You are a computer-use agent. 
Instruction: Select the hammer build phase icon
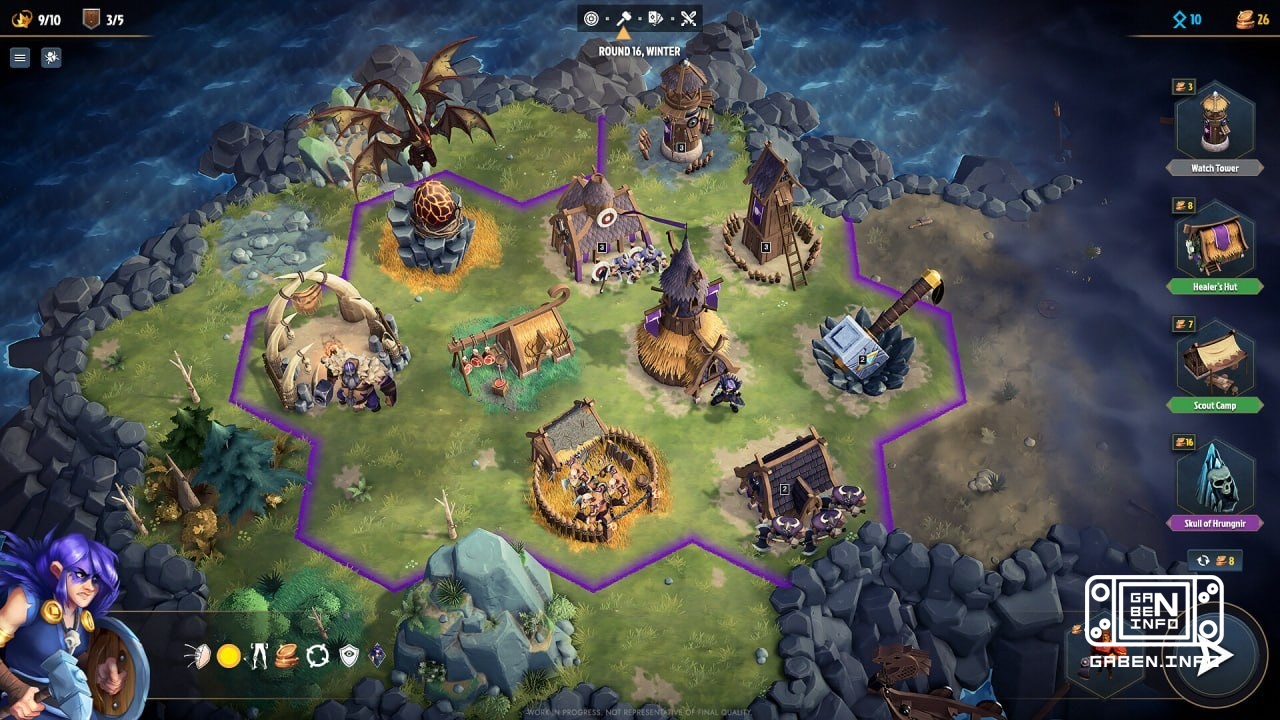click(x=624, y=17)
